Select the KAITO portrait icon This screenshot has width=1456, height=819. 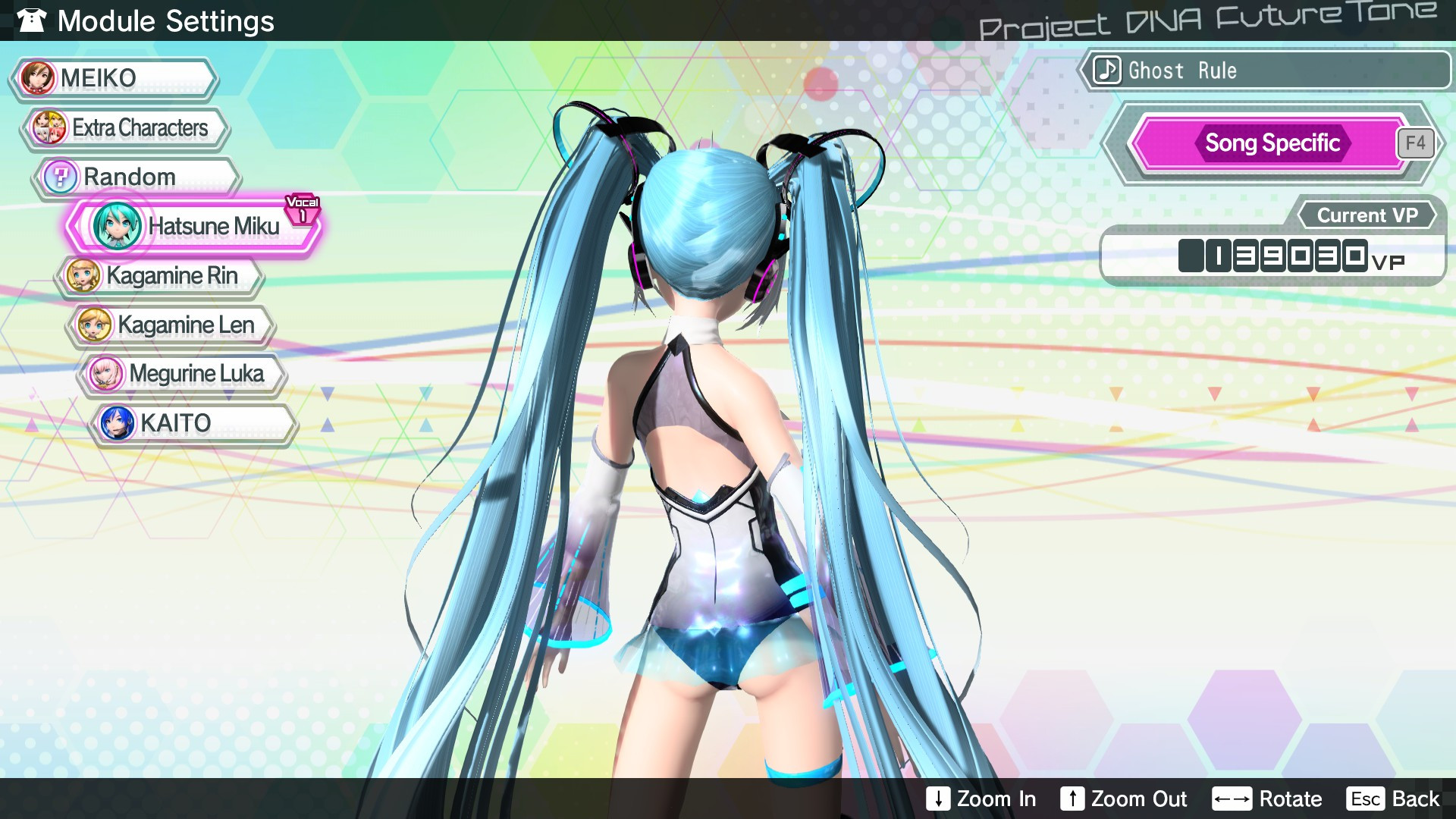point(115,422)
